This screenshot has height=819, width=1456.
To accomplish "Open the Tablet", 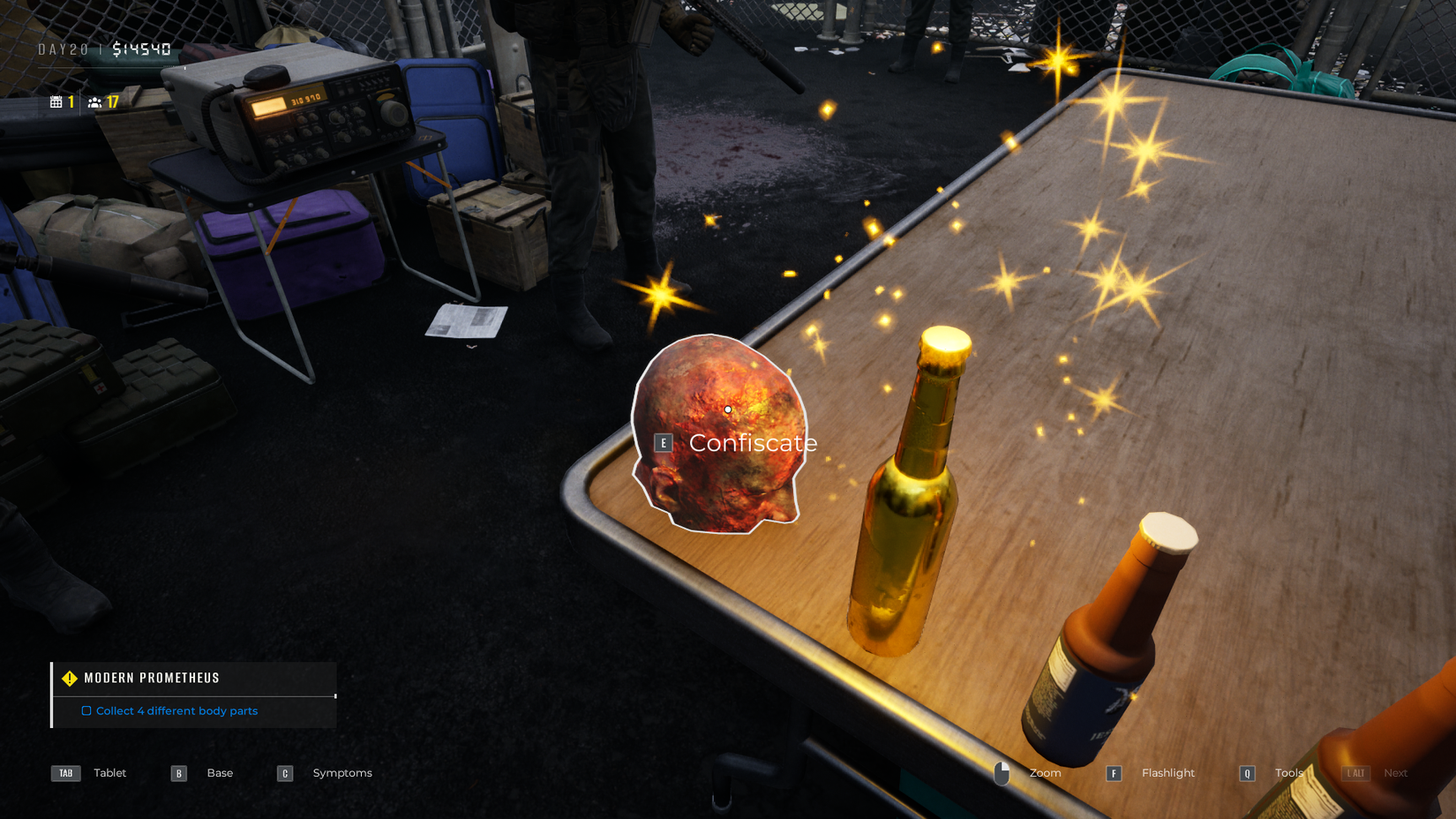I will tap(109, 772).
